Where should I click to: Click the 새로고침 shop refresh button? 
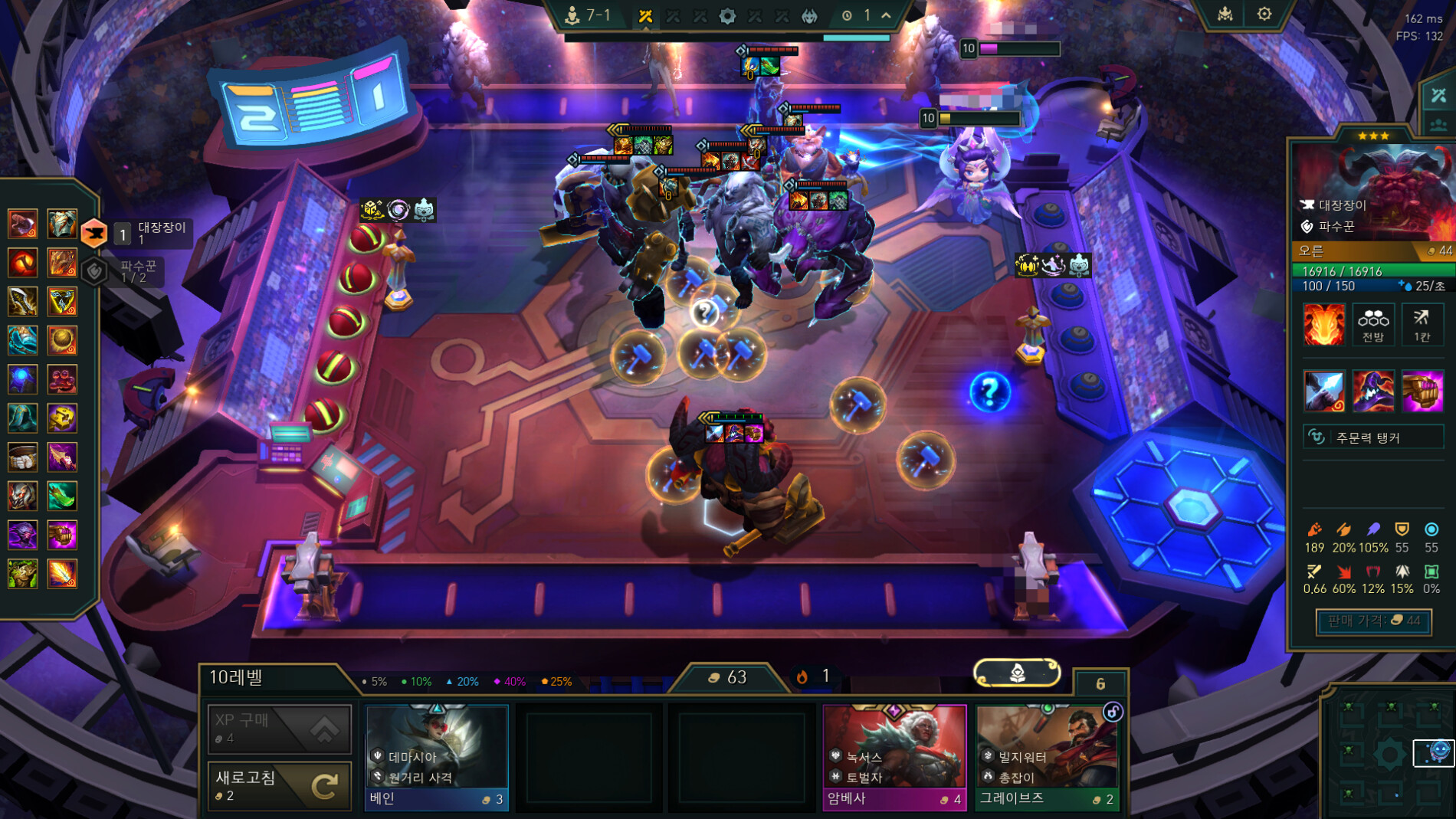(x=279, y=785)
